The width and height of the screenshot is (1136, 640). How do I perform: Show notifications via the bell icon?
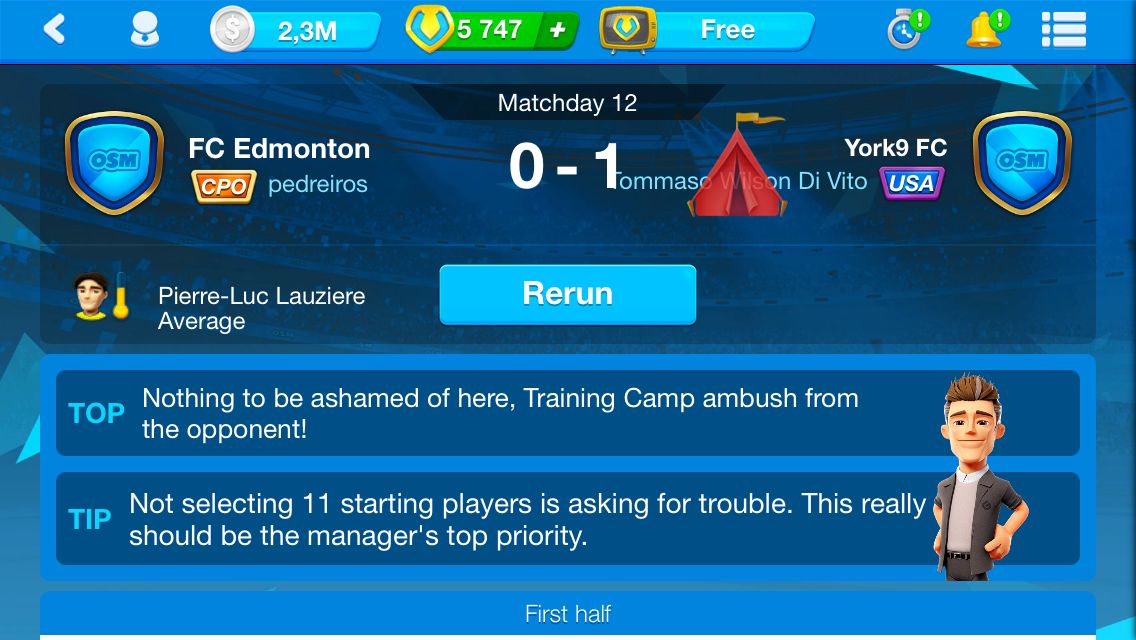[984, 30]
